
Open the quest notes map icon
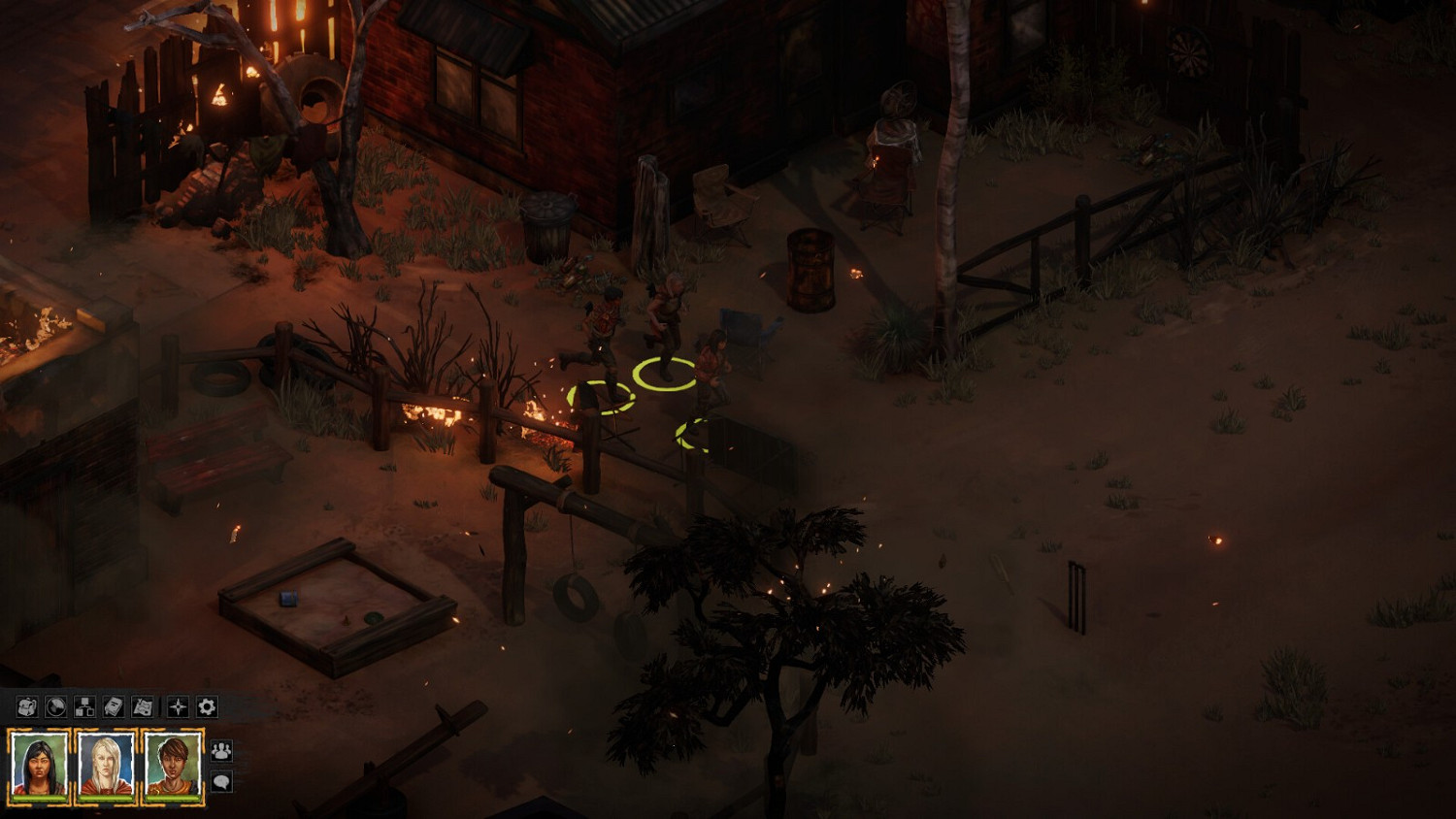[x=143, y=706]
